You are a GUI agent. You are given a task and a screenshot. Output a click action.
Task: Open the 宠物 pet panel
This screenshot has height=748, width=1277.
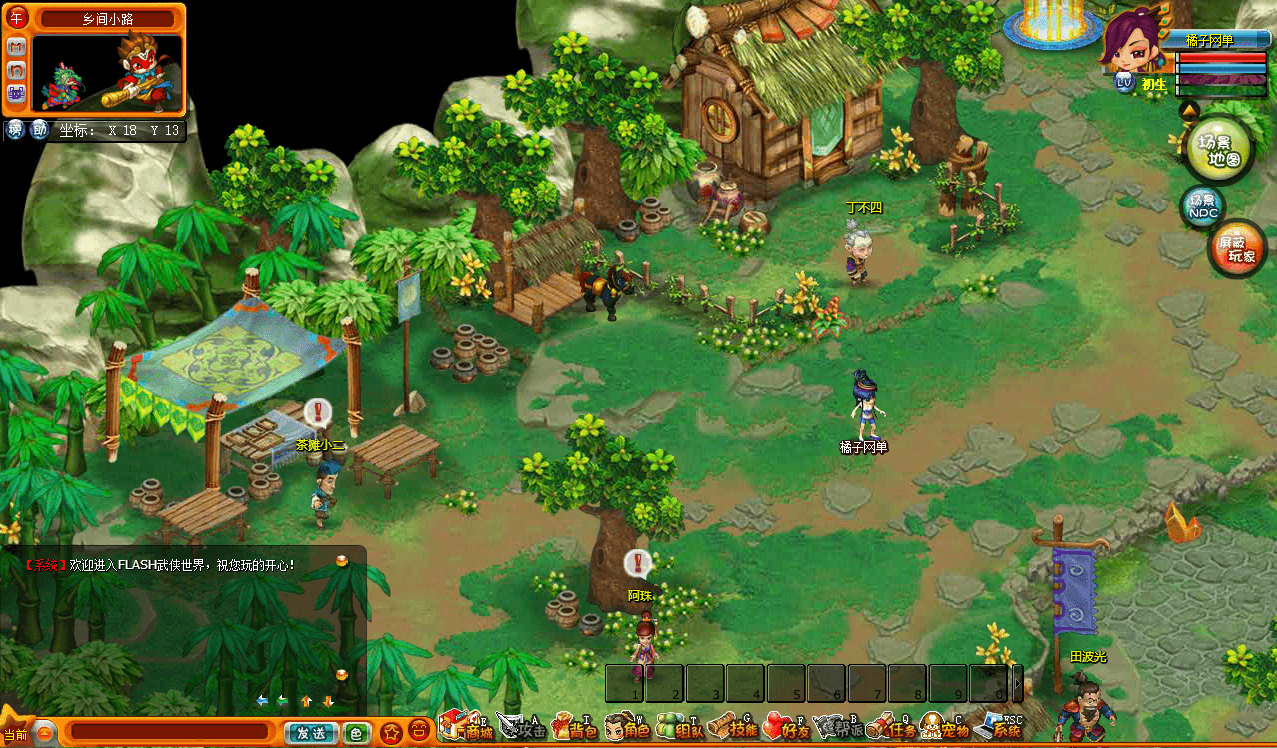[944, 728]
